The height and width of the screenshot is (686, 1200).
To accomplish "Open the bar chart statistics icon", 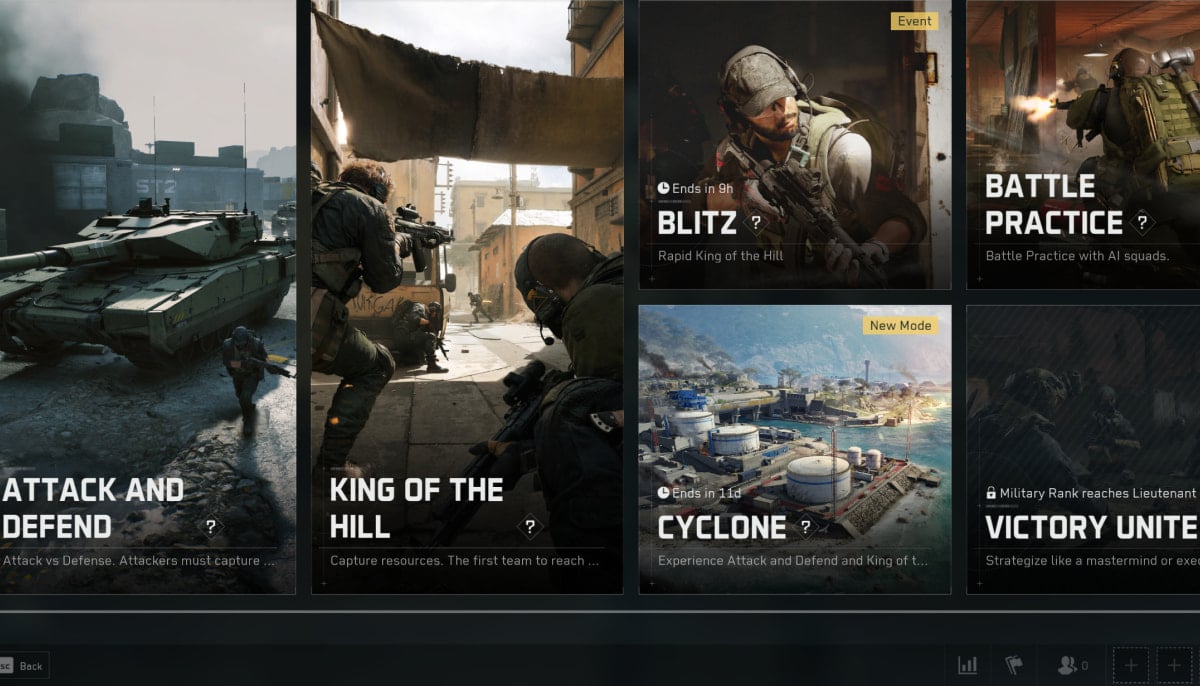I will click(x=967, y=665).
